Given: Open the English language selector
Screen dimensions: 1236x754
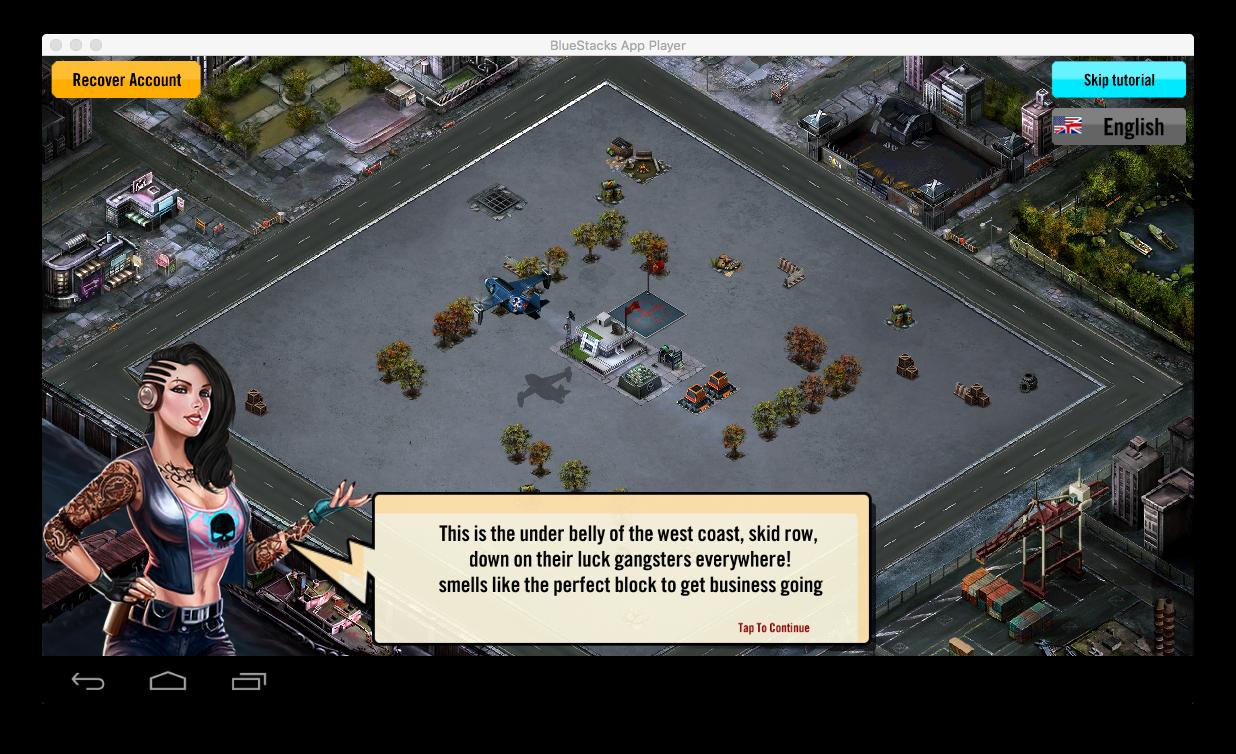Looking at the screenshot, I should (1118, 127).
